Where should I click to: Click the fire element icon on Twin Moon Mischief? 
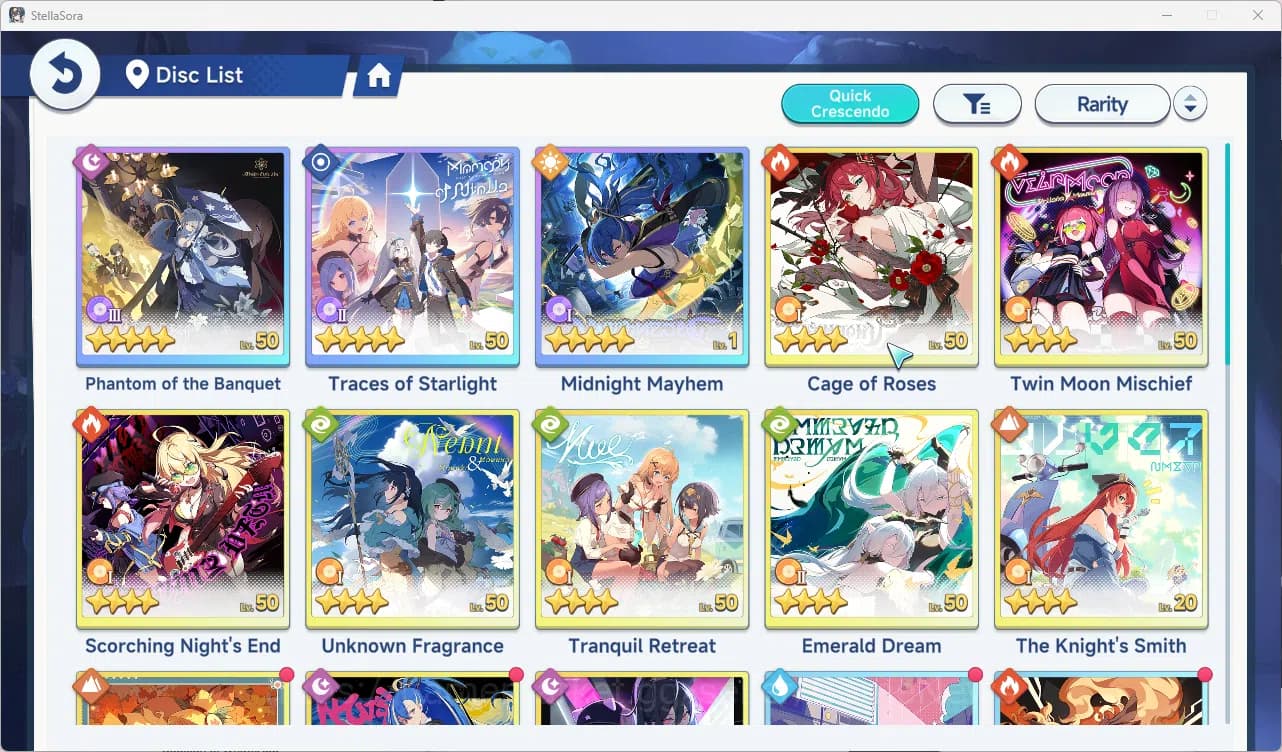pyautogui.click(x=1011, y=161)
